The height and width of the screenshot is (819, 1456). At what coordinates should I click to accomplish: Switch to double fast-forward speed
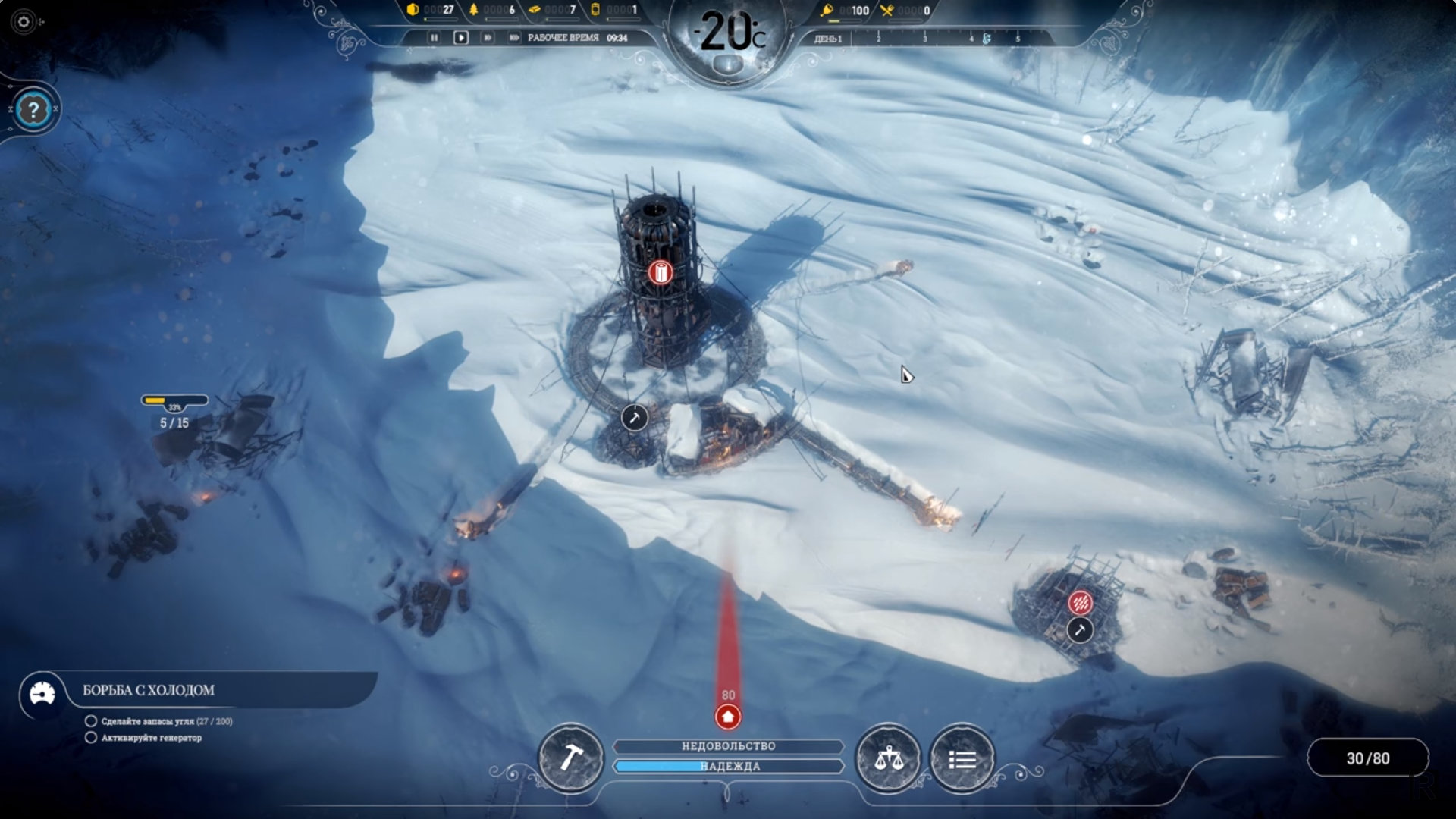coord(487,37)
